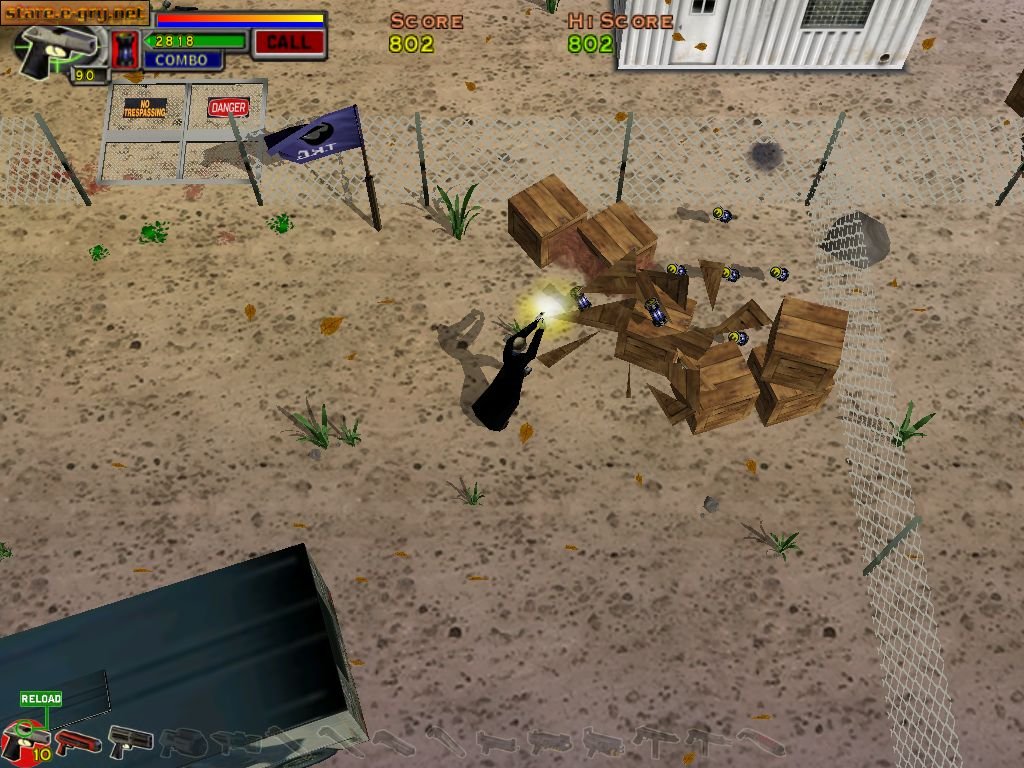
Task: Click the green RELOAD label
Action: tap(41, 699)
